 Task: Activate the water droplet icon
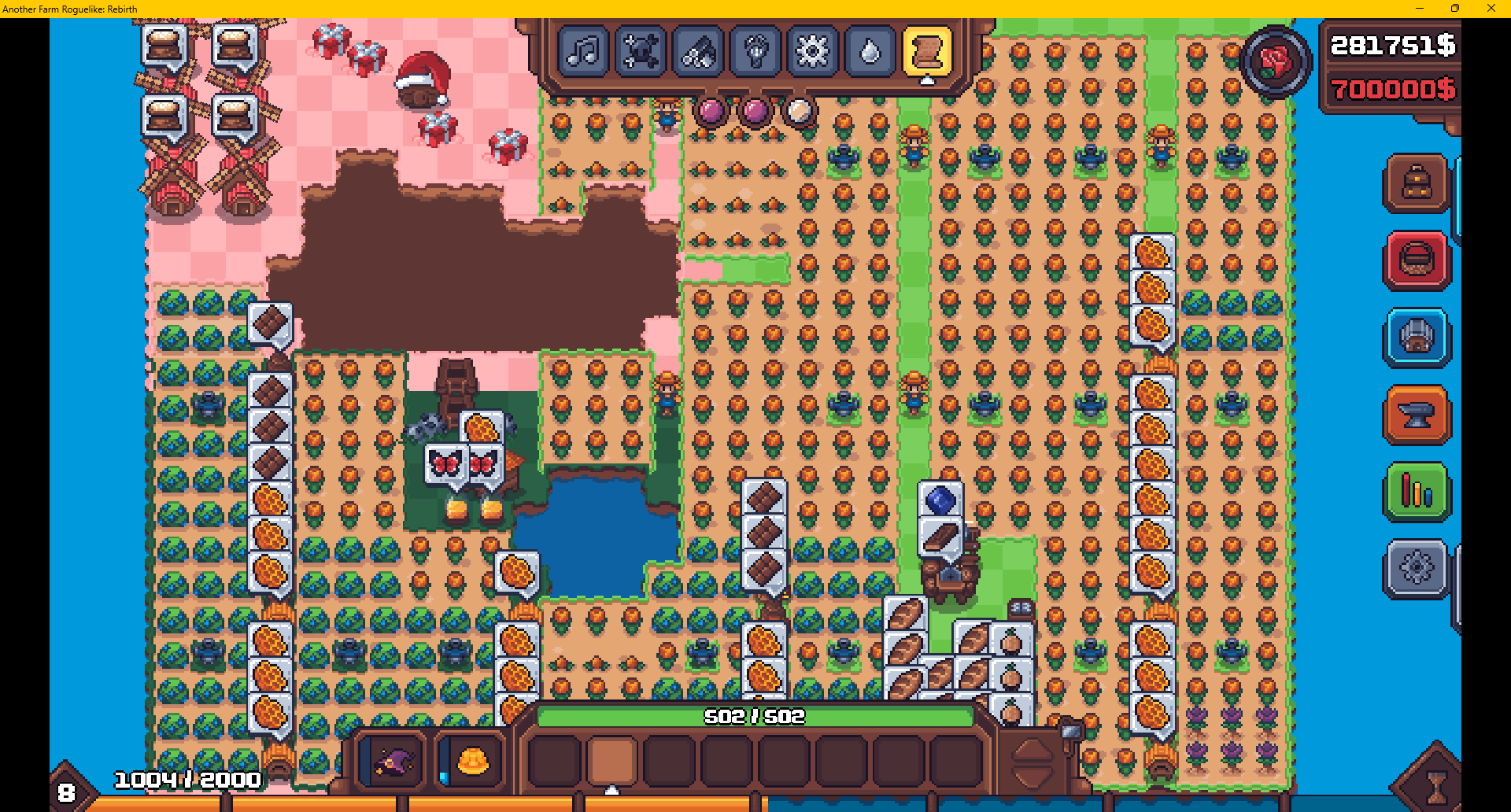coord(870,52)
